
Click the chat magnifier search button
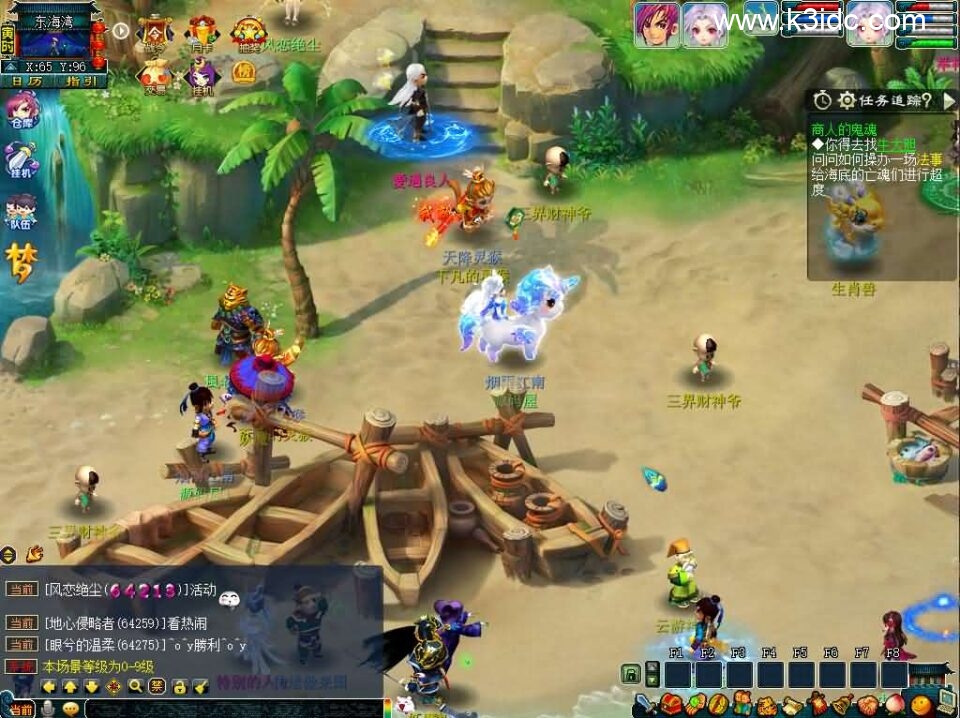pyautogui.click(x=135, y=686)
